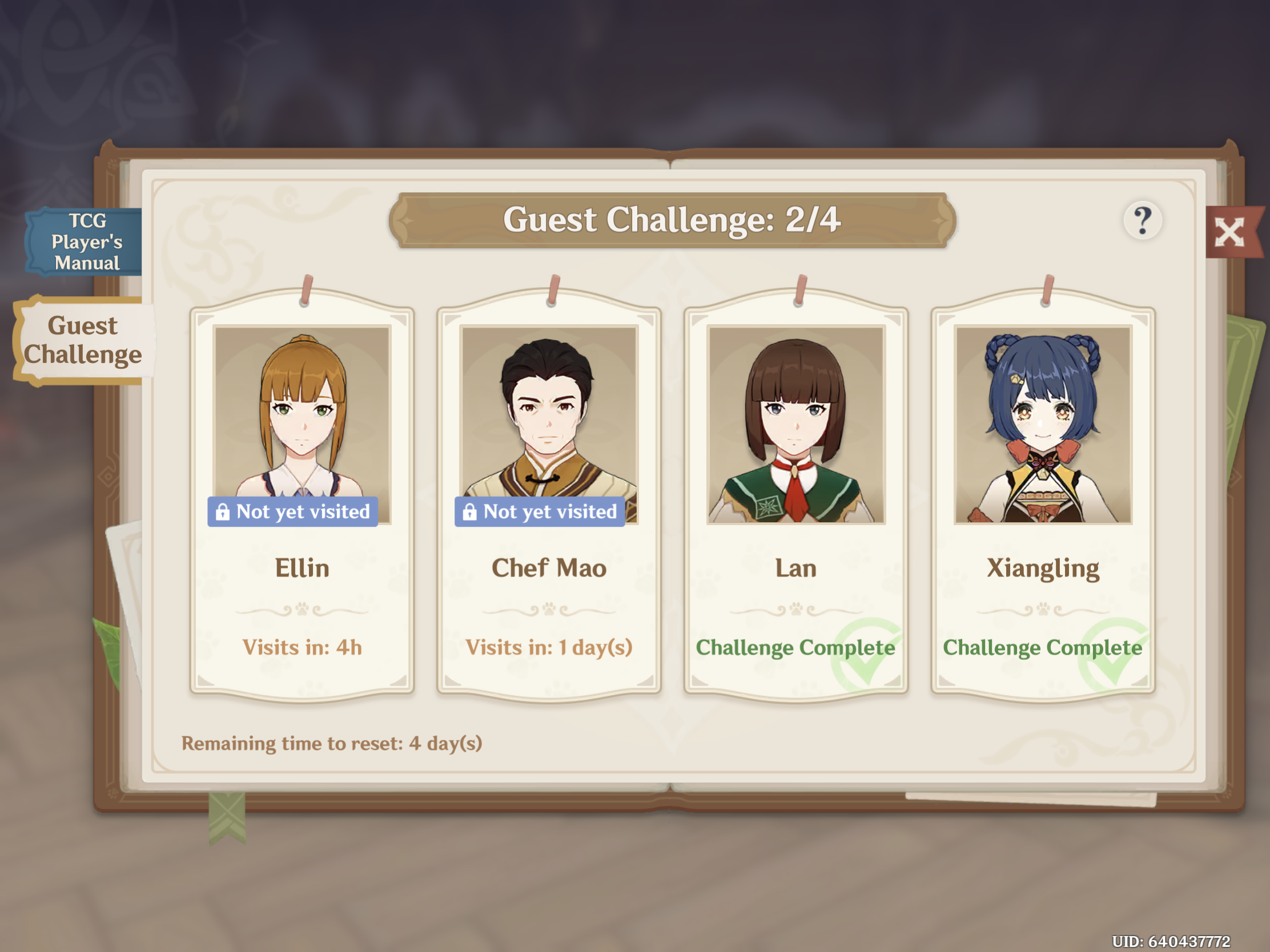Click the lock icon on Ellin's badge

[223, 511]
